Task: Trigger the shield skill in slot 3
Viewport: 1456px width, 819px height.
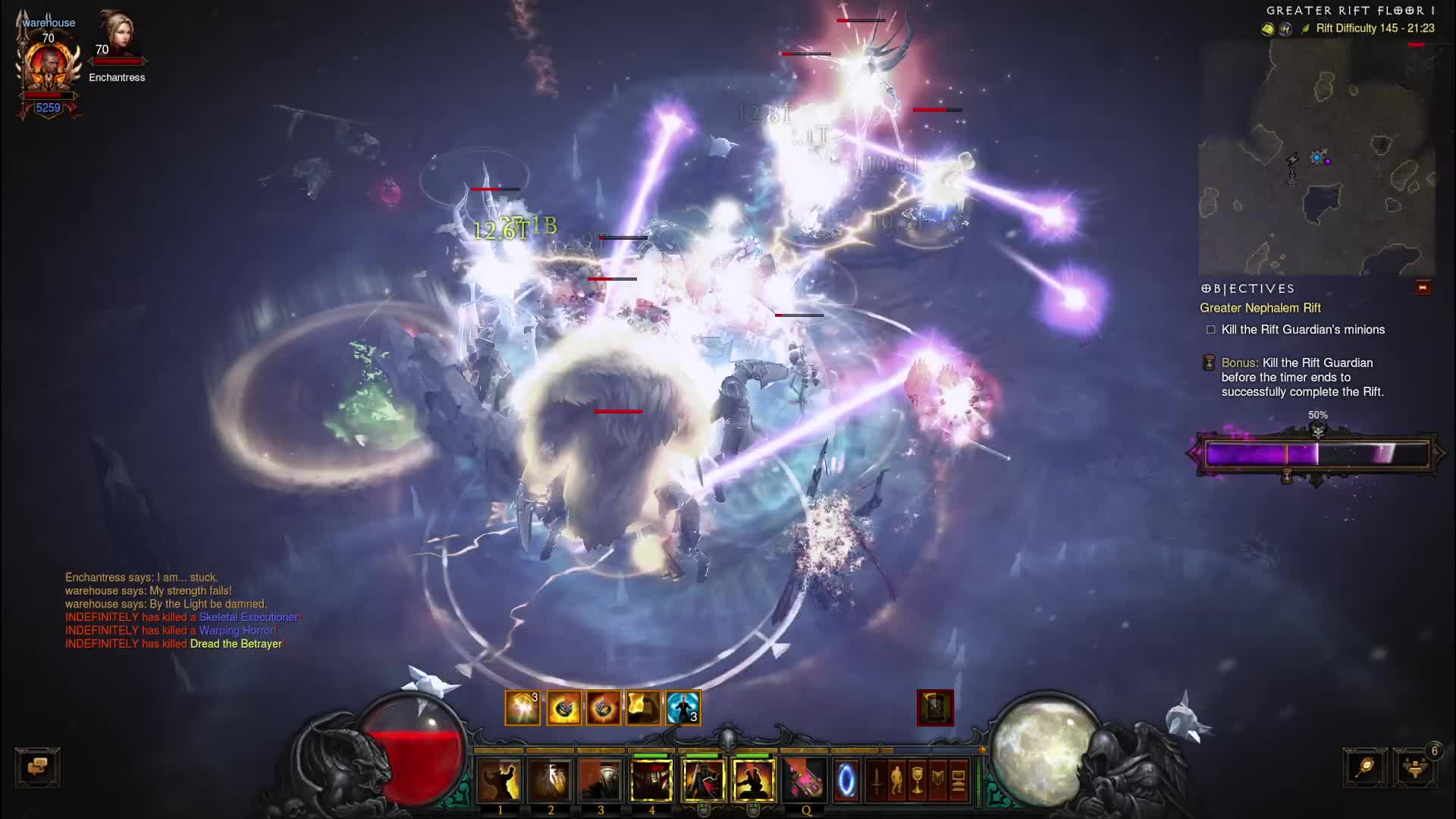Action: click(x=601, y=780)
